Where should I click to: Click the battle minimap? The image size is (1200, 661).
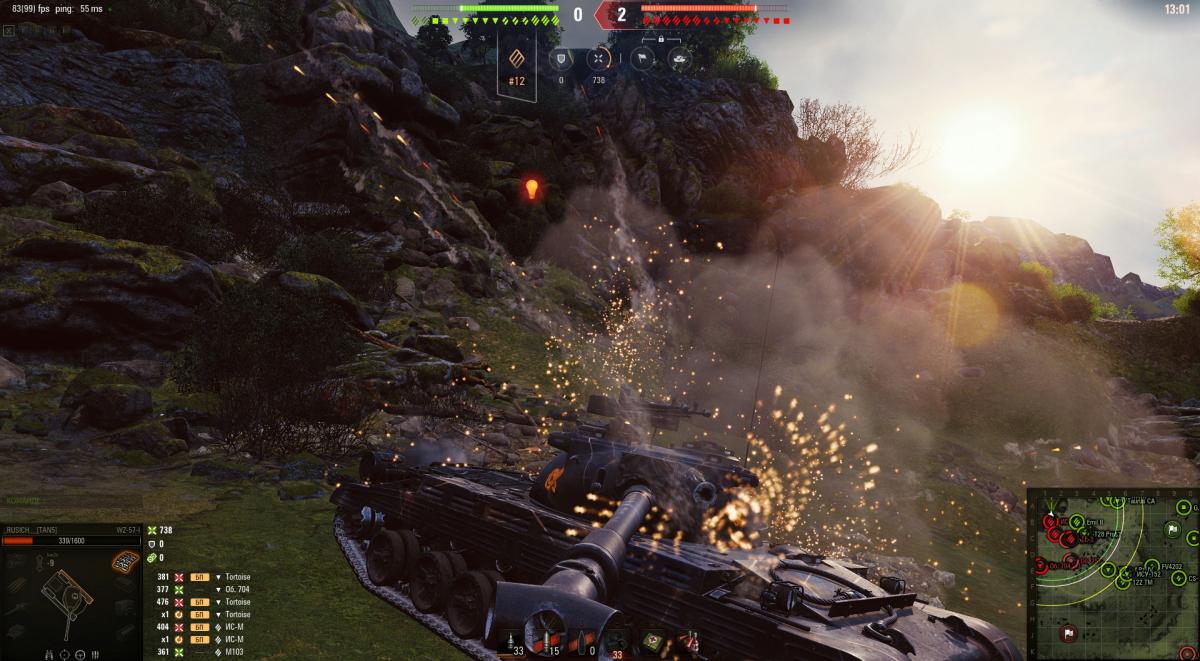point(1112,573)
